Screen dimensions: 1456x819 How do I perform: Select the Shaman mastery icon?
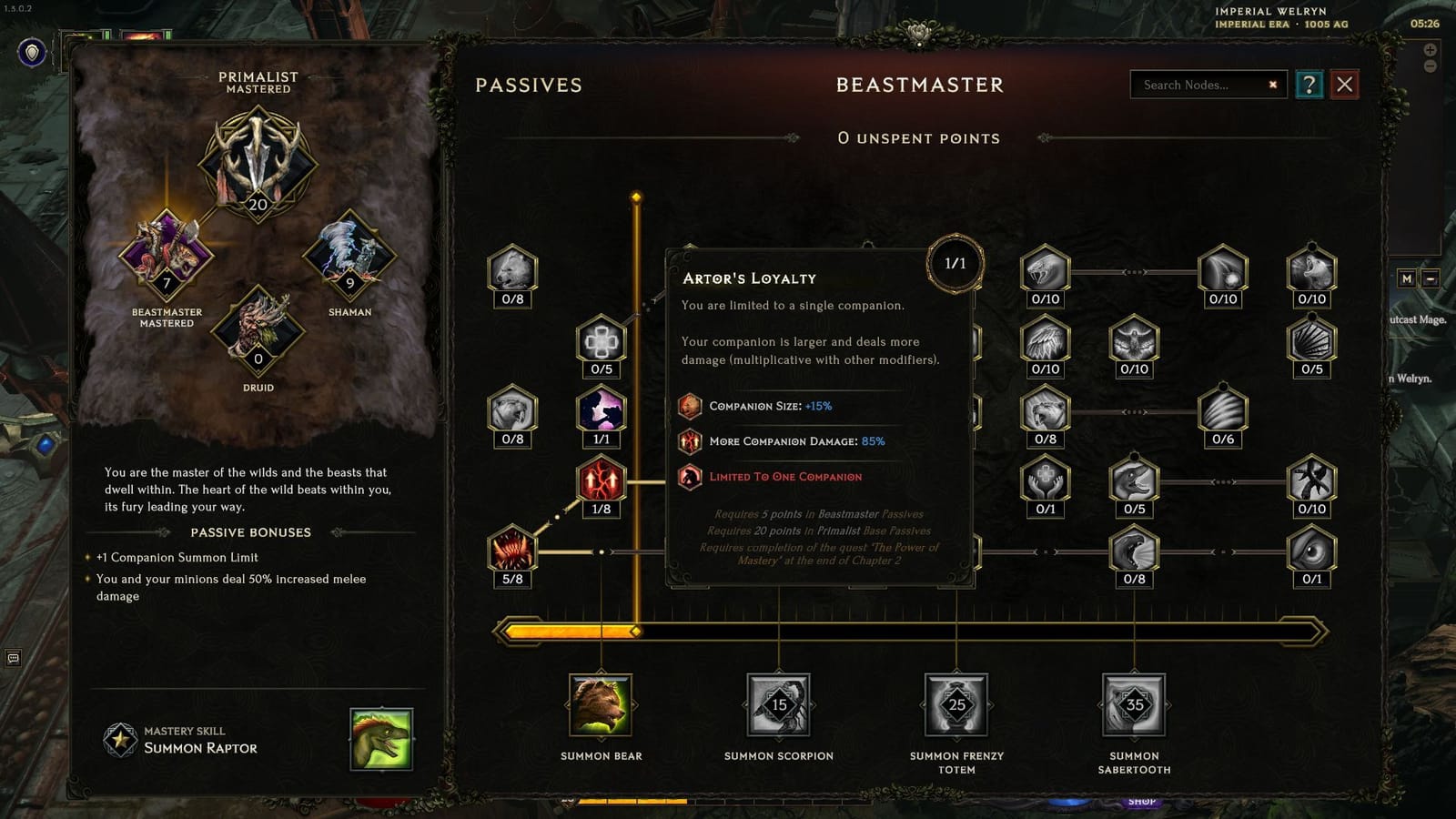(x=349, y=259)
